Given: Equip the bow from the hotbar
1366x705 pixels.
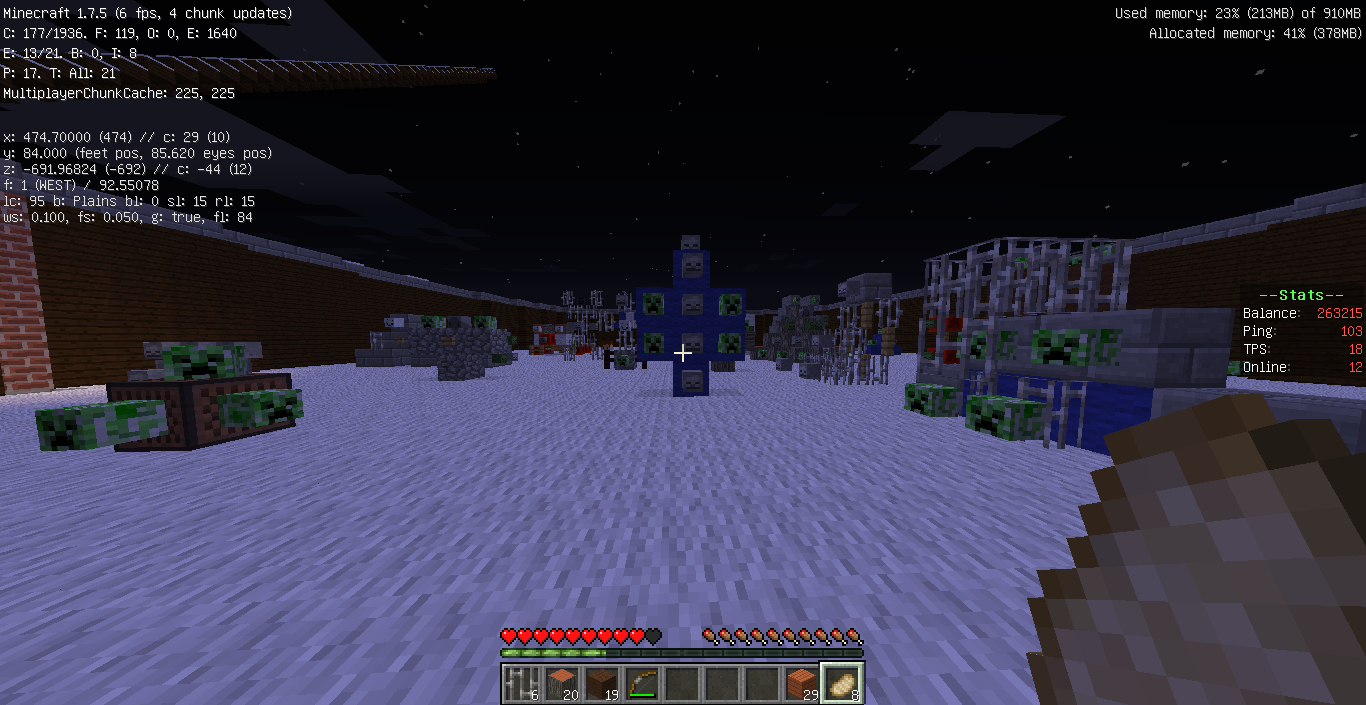Looking at the screenshot, I should [641, 683].
